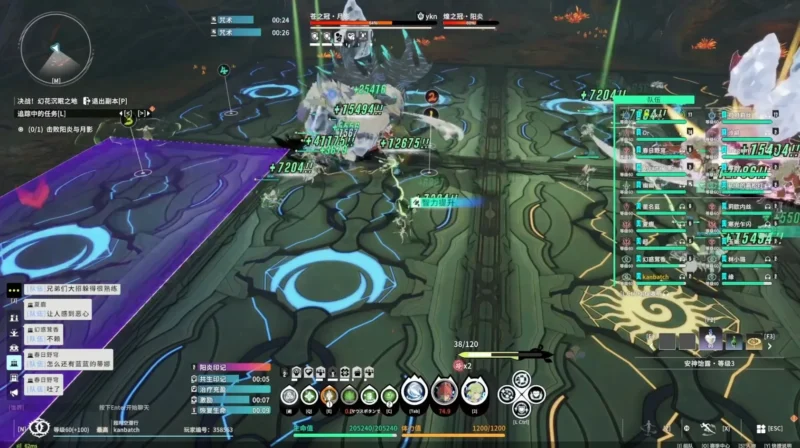This screenshot has width=800, height=448.
Task: Open the chat bubble menu icon
Action: coord(15,290)
